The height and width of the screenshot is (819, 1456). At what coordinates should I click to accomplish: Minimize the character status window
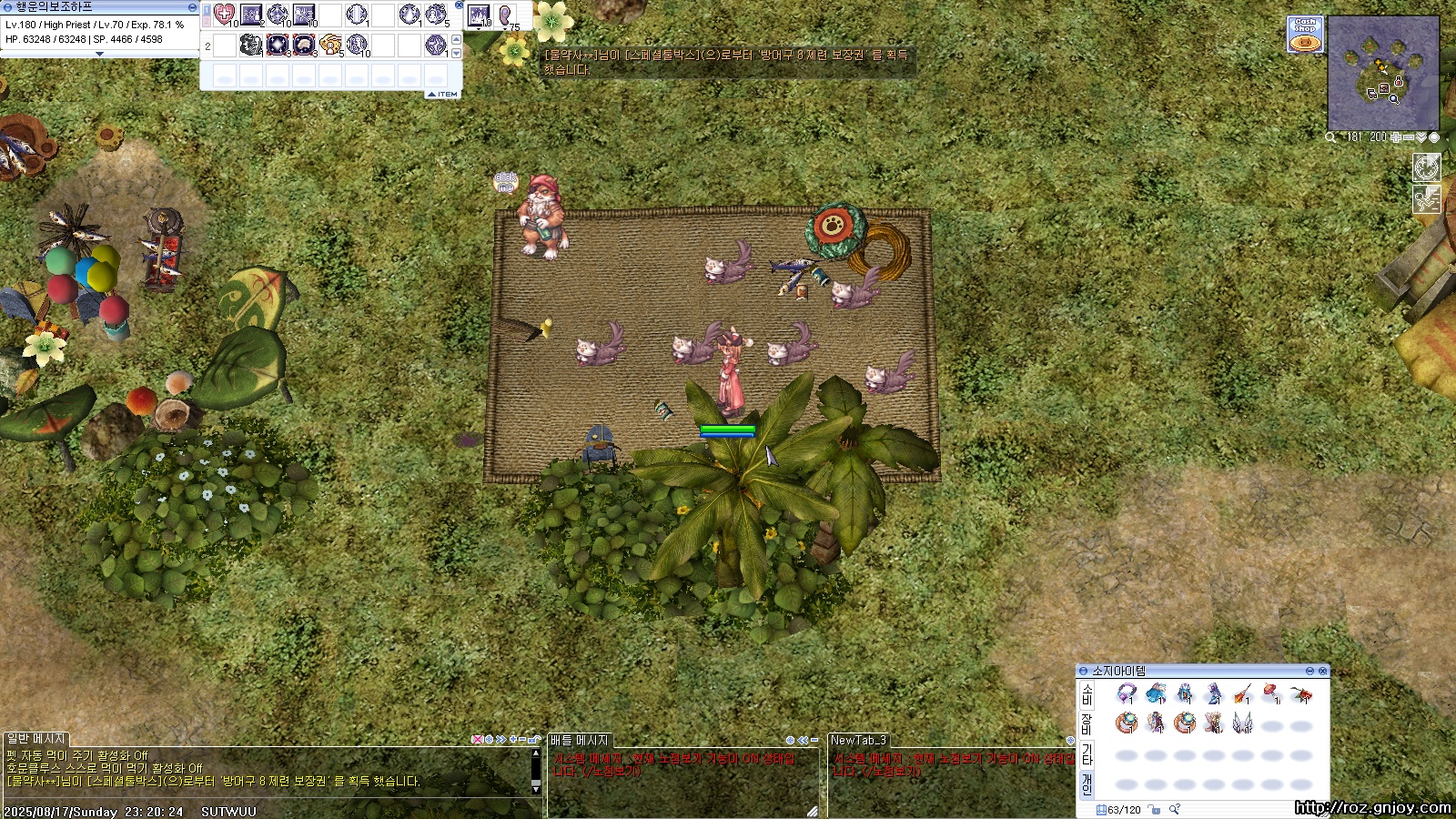click(192, 7)
